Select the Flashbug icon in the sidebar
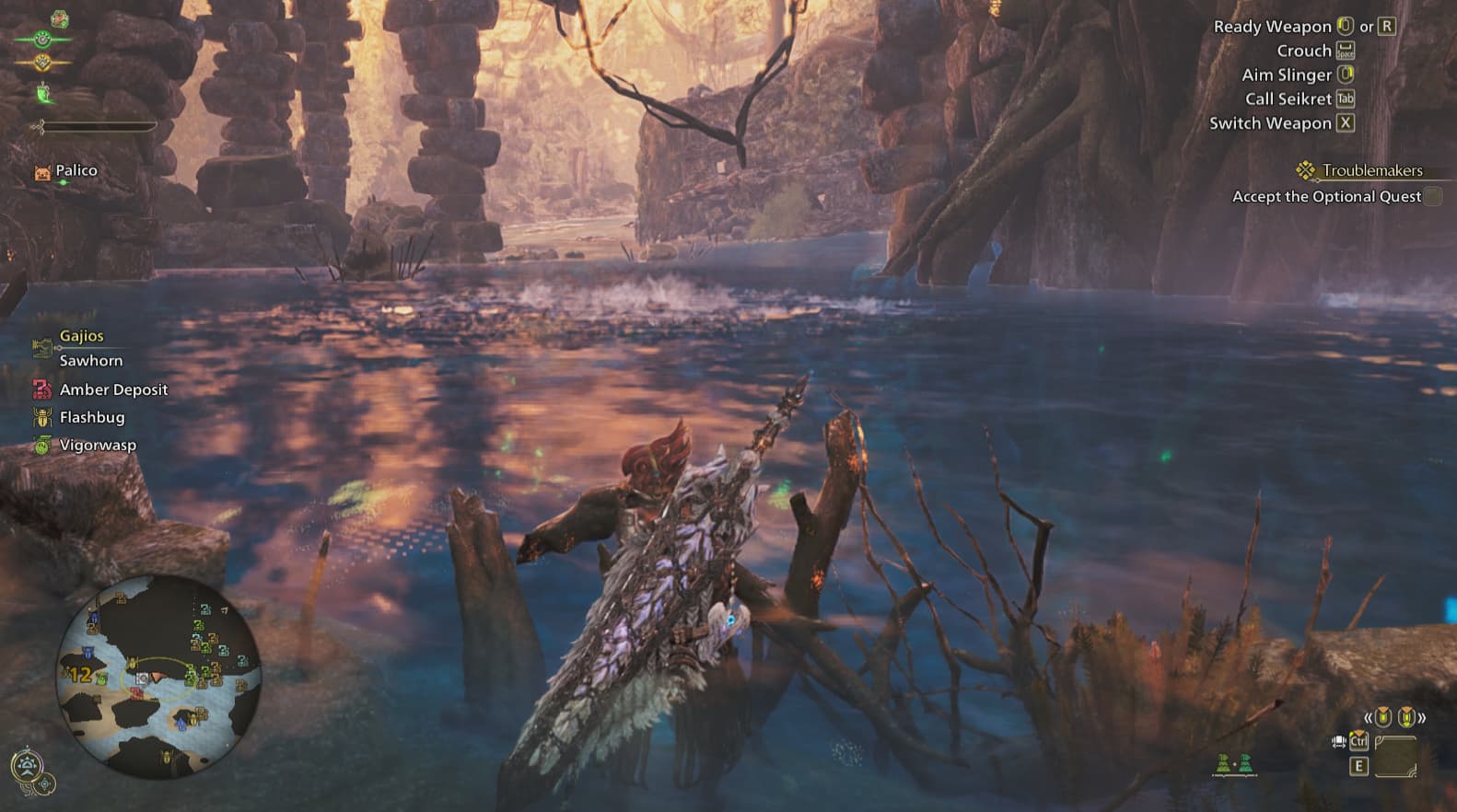 43,417
